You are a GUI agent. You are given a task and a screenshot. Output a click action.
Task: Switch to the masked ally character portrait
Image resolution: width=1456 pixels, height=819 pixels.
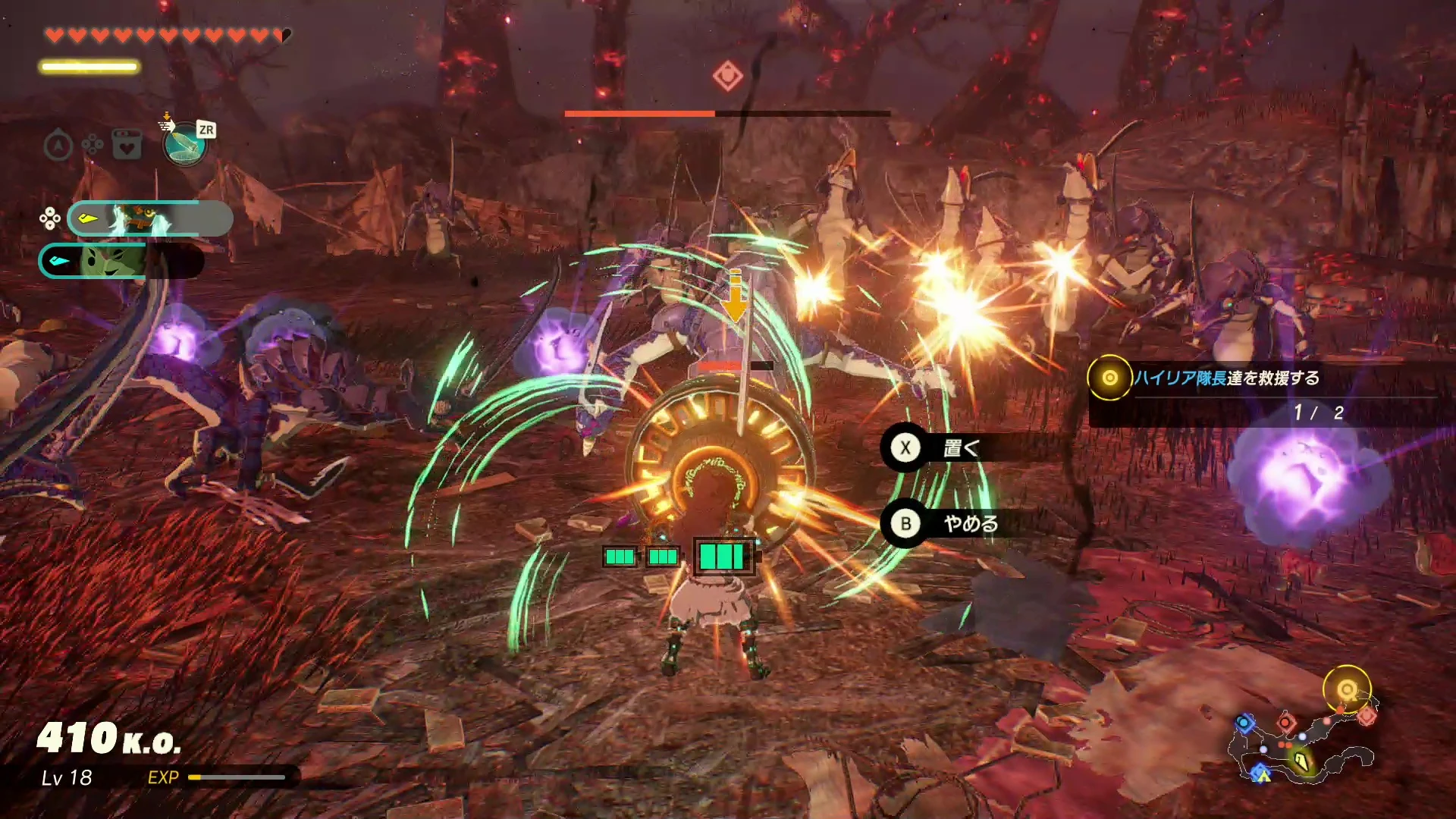[x=149, y=219]
